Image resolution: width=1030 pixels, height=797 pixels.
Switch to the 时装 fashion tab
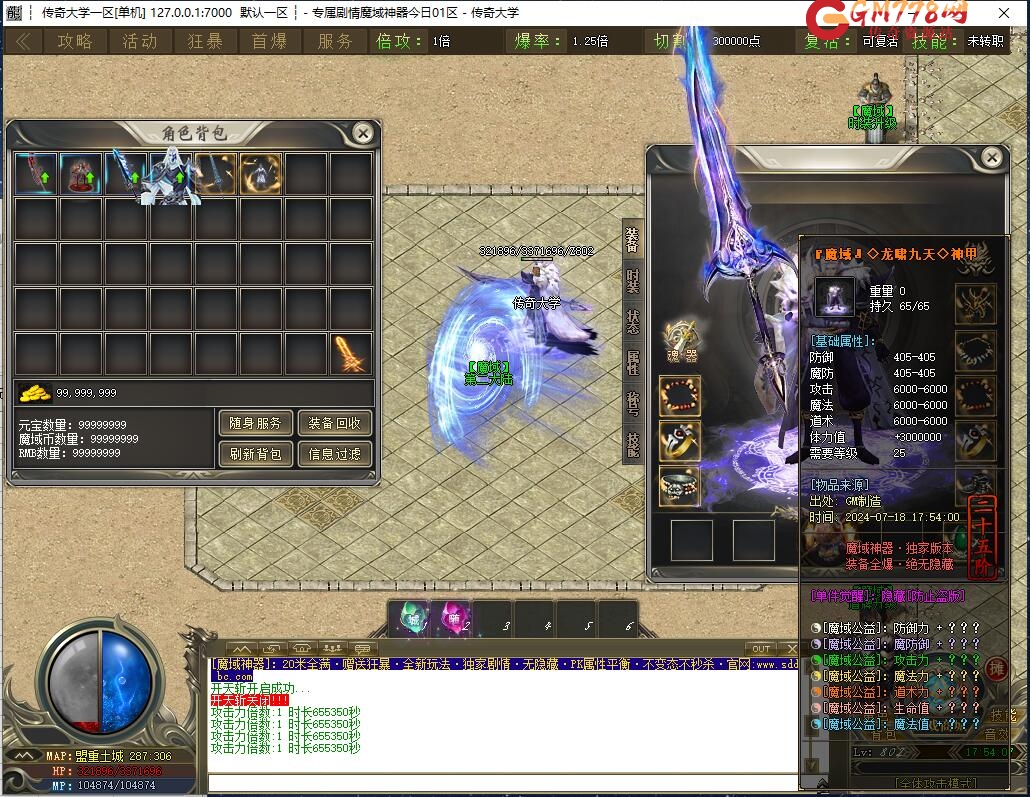tap(633, 281)
